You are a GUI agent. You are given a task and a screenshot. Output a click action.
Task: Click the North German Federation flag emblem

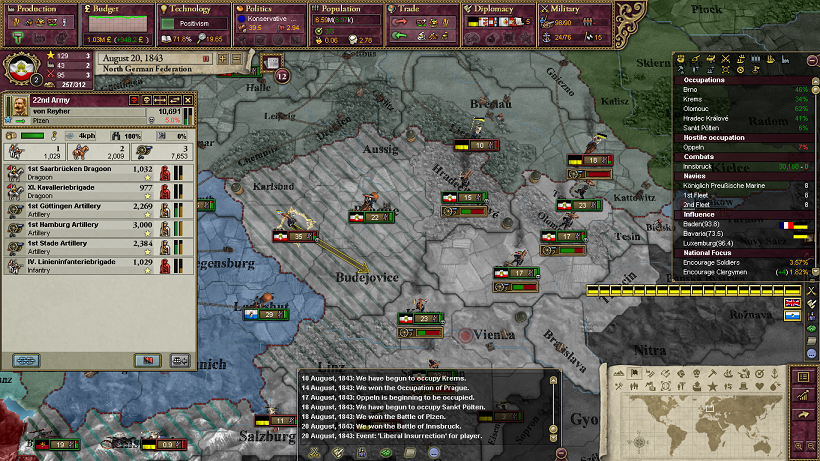(22, 68)
